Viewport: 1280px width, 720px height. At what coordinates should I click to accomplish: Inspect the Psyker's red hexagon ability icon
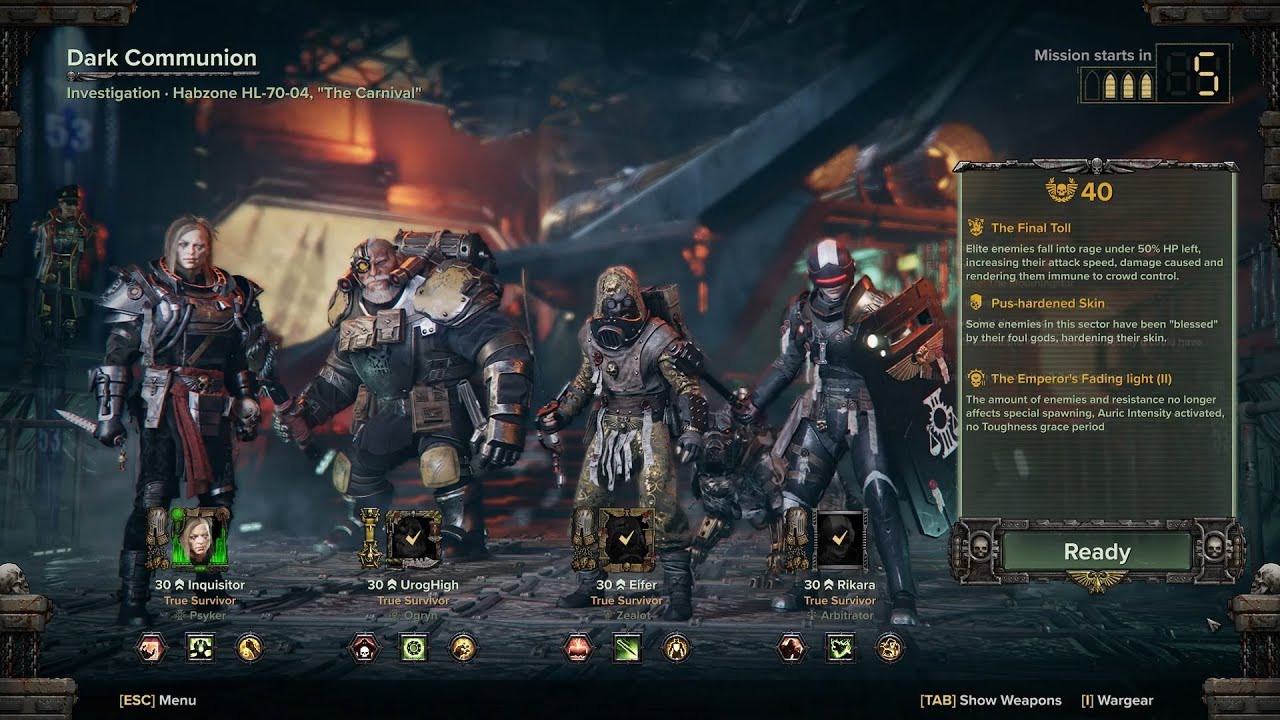coord(151,648)
